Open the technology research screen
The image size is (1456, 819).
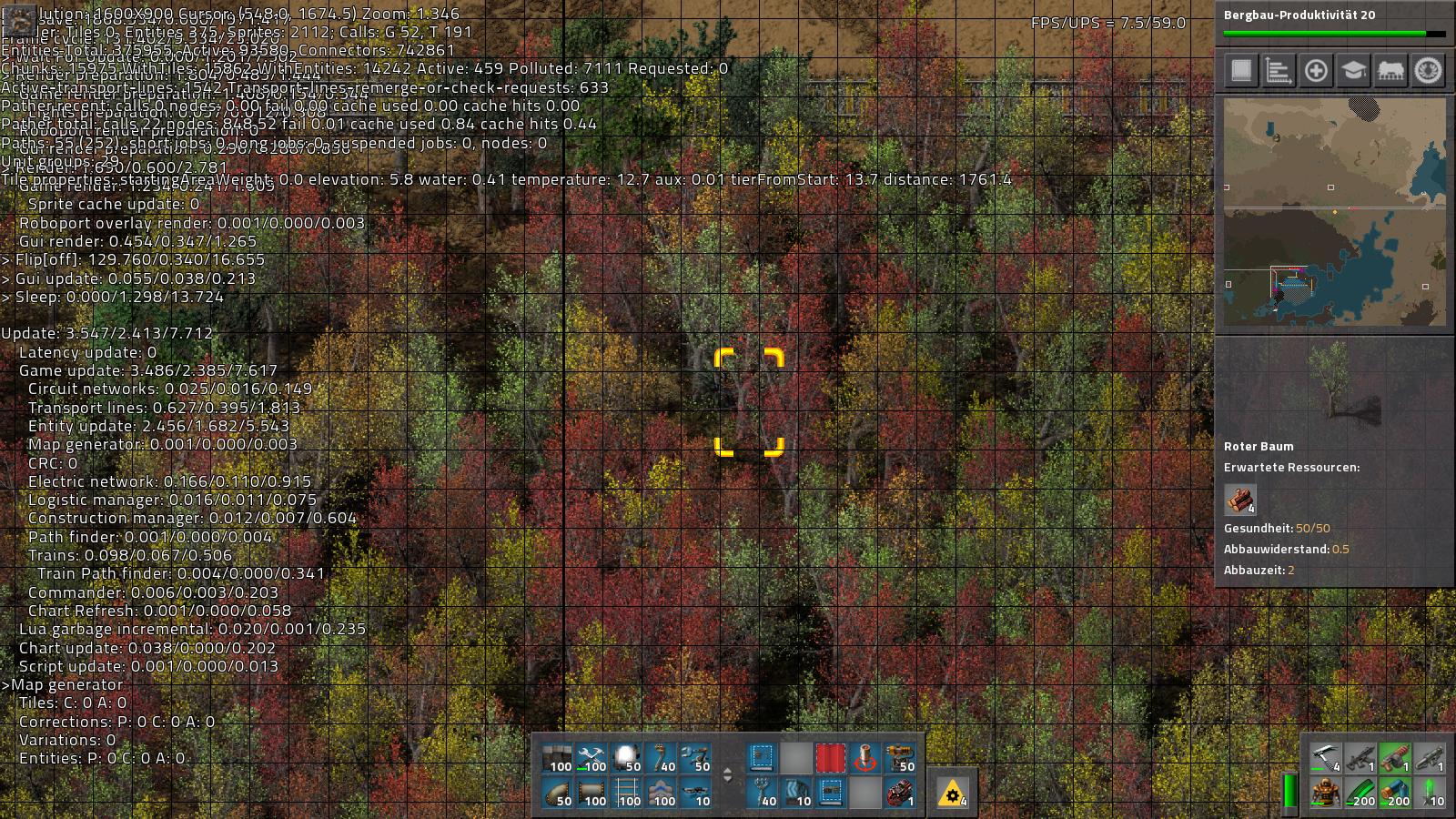point(1353,70)
